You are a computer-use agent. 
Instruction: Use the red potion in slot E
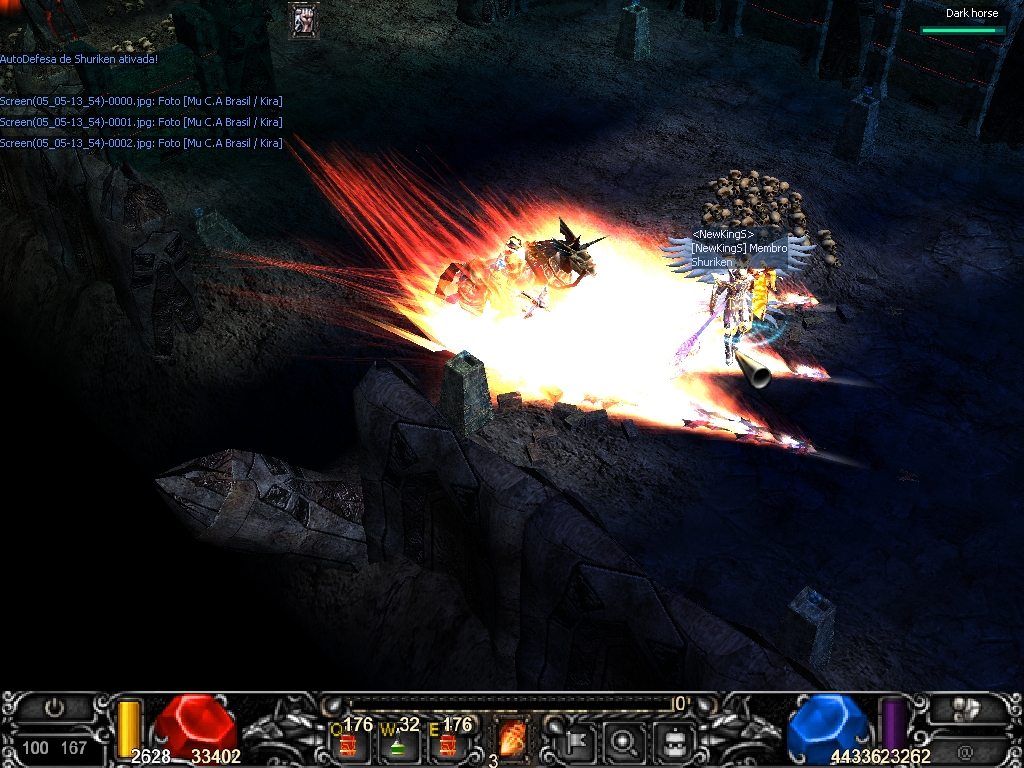coord(448,744)
